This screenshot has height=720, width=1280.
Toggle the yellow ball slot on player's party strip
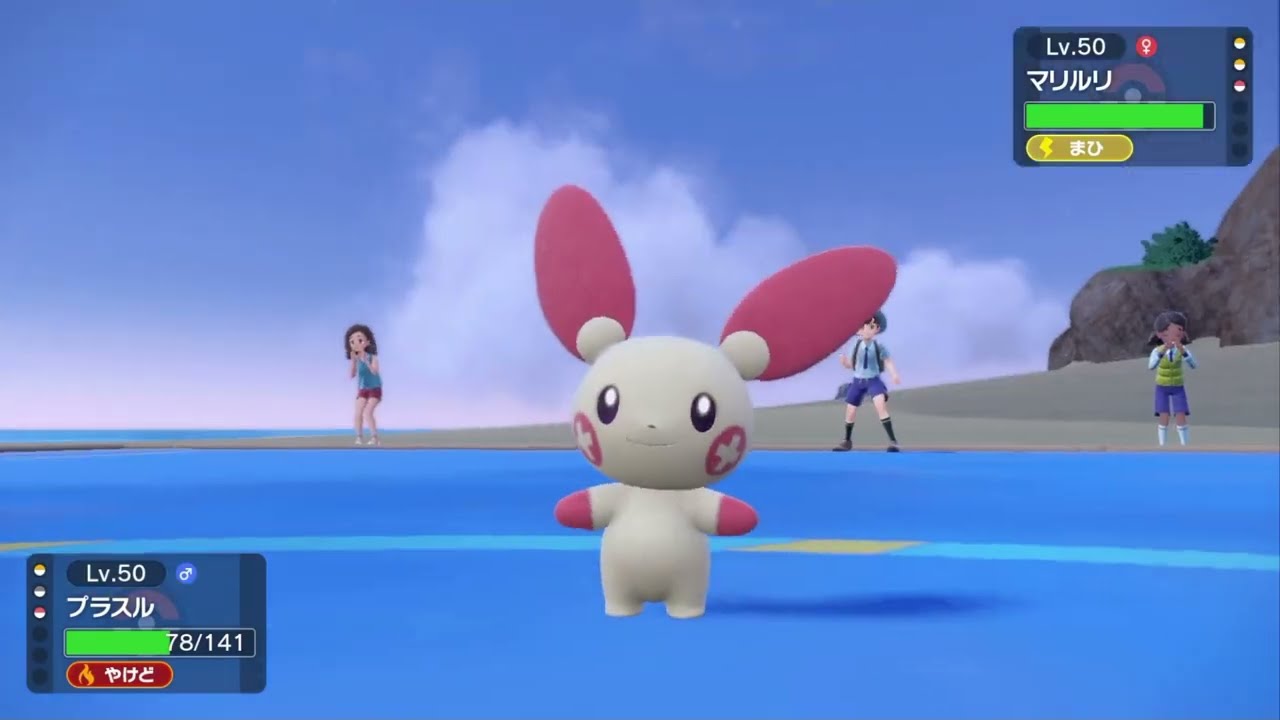pyautogui.click(x=37, y=570)
